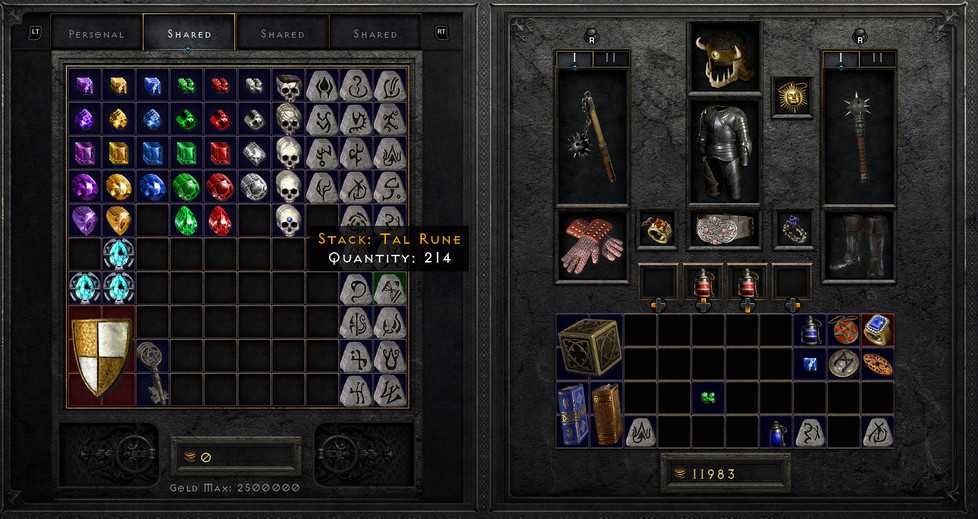Open the Horadric Cube in the inventory
This screenshot has height=519, width=978.
tap(590, 346)
